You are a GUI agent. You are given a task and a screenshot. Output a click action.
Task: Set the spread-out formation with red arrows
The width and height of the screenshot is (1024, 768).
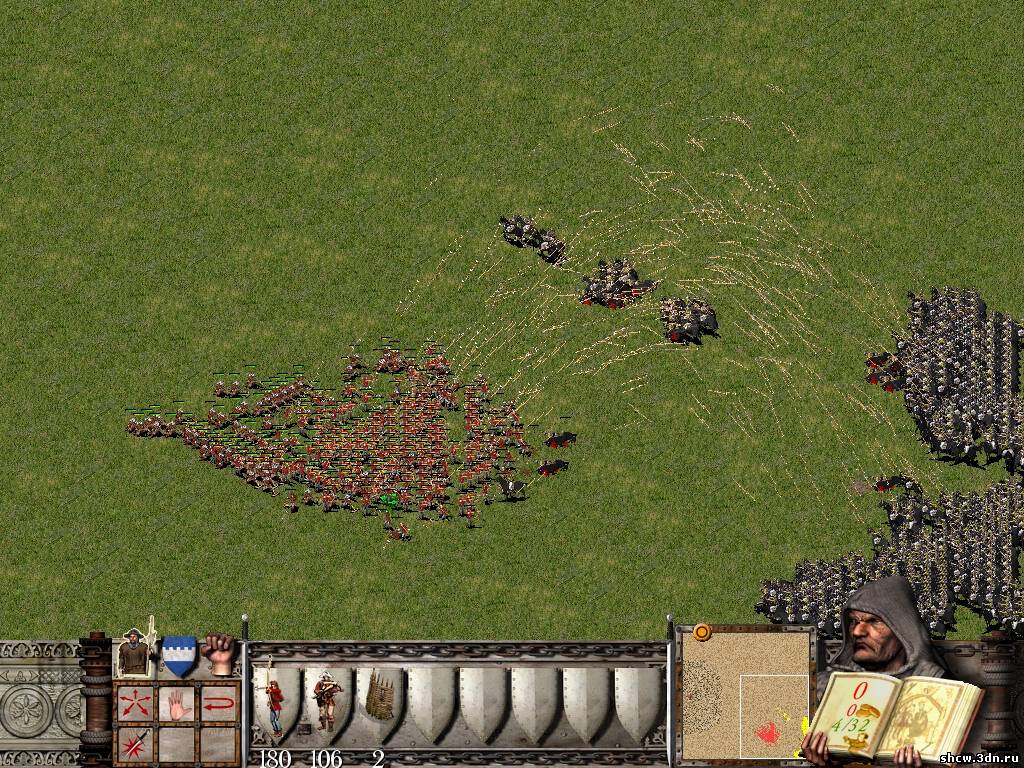point(135,703)
